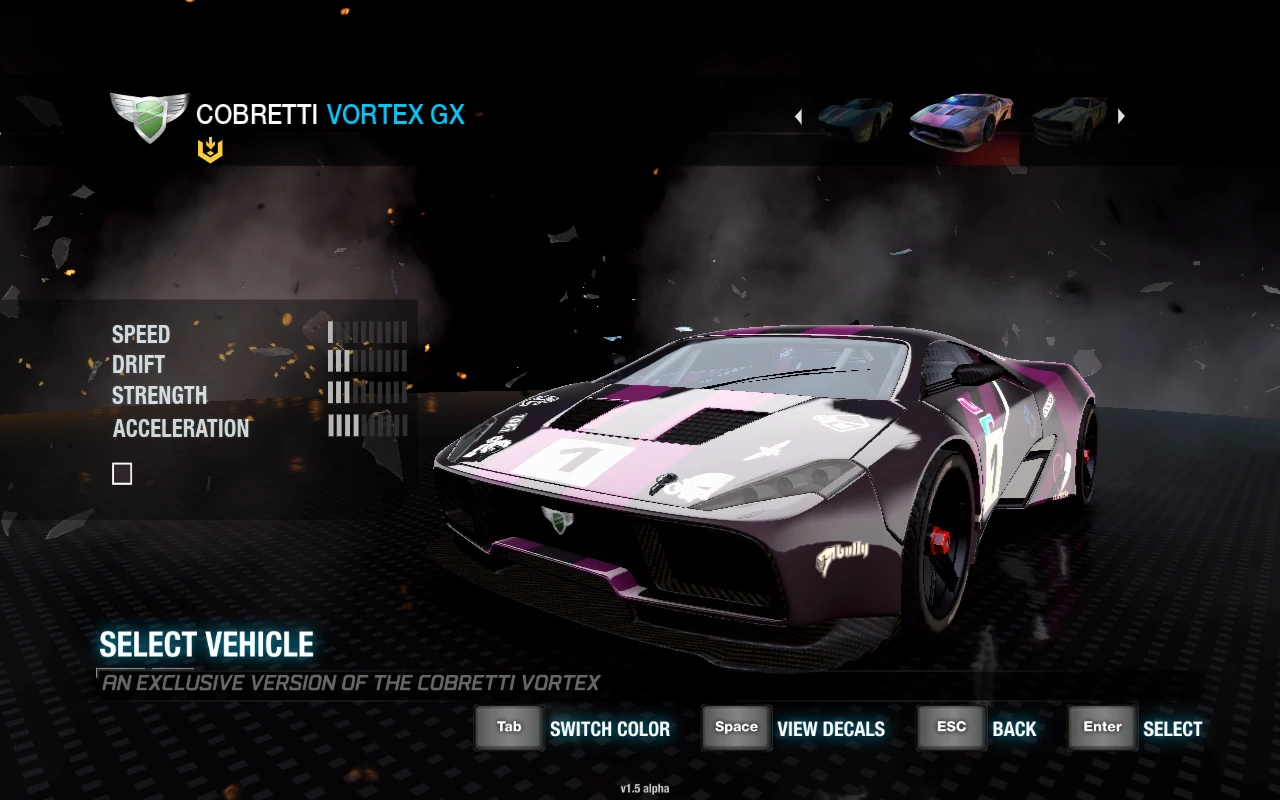This screenshot has width=1280, height=800.
Task: Confirm the vehicle with Select
Action: pos(1172,729)
